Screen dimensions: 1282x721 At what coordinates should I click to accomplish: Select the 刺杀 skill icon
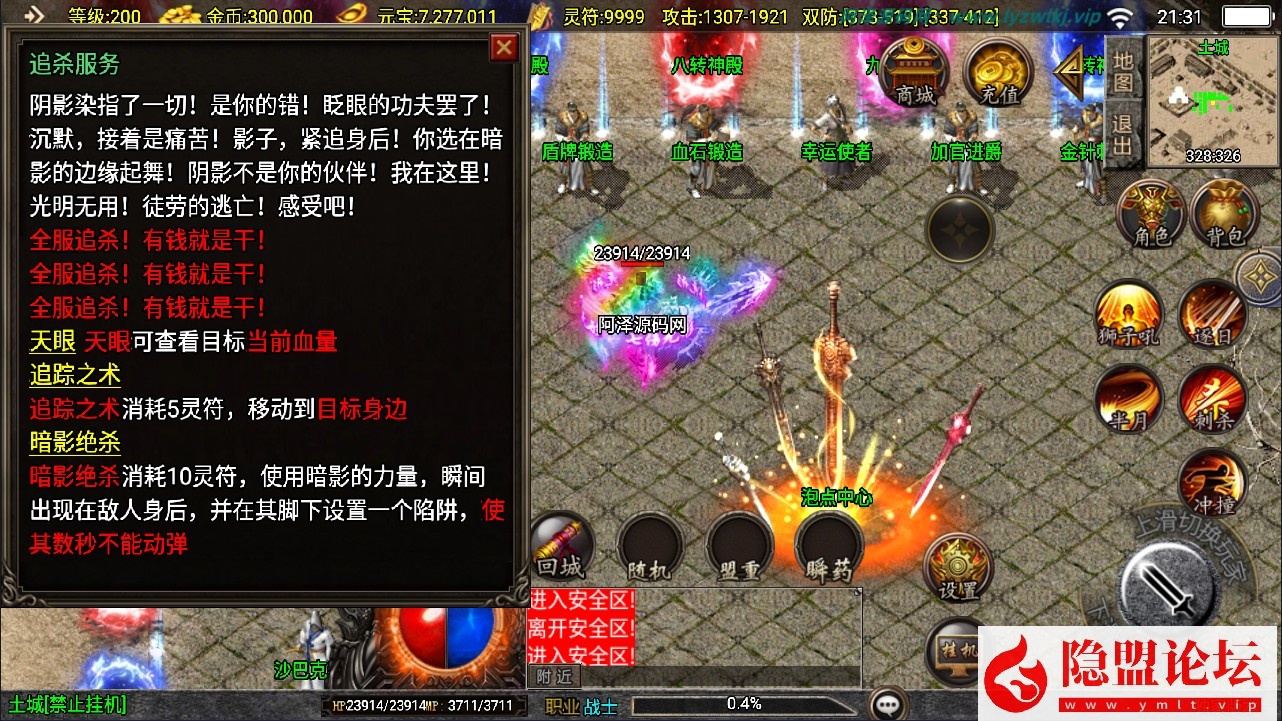tap(1212, 400)
